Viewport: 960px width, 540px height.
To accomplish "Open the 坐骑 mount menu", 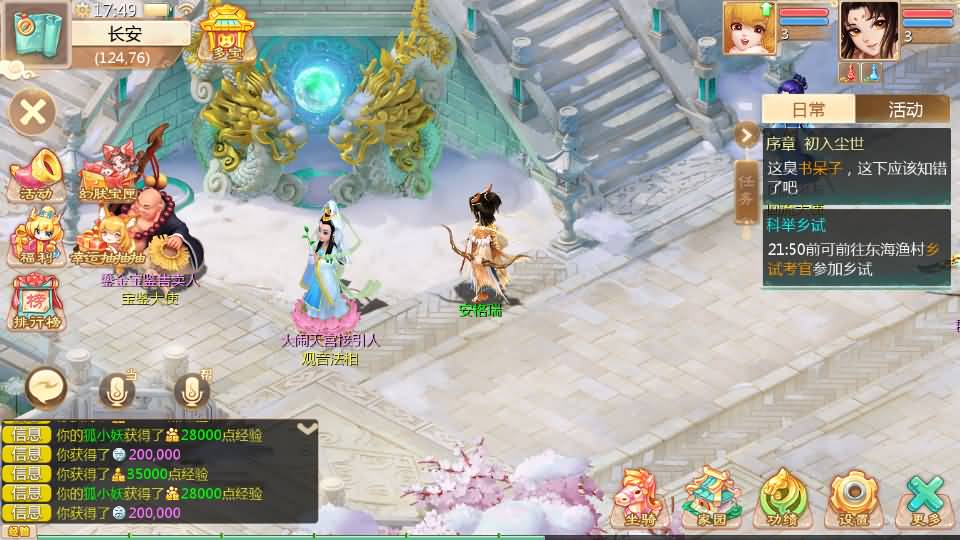I will [x=640, y=498].
